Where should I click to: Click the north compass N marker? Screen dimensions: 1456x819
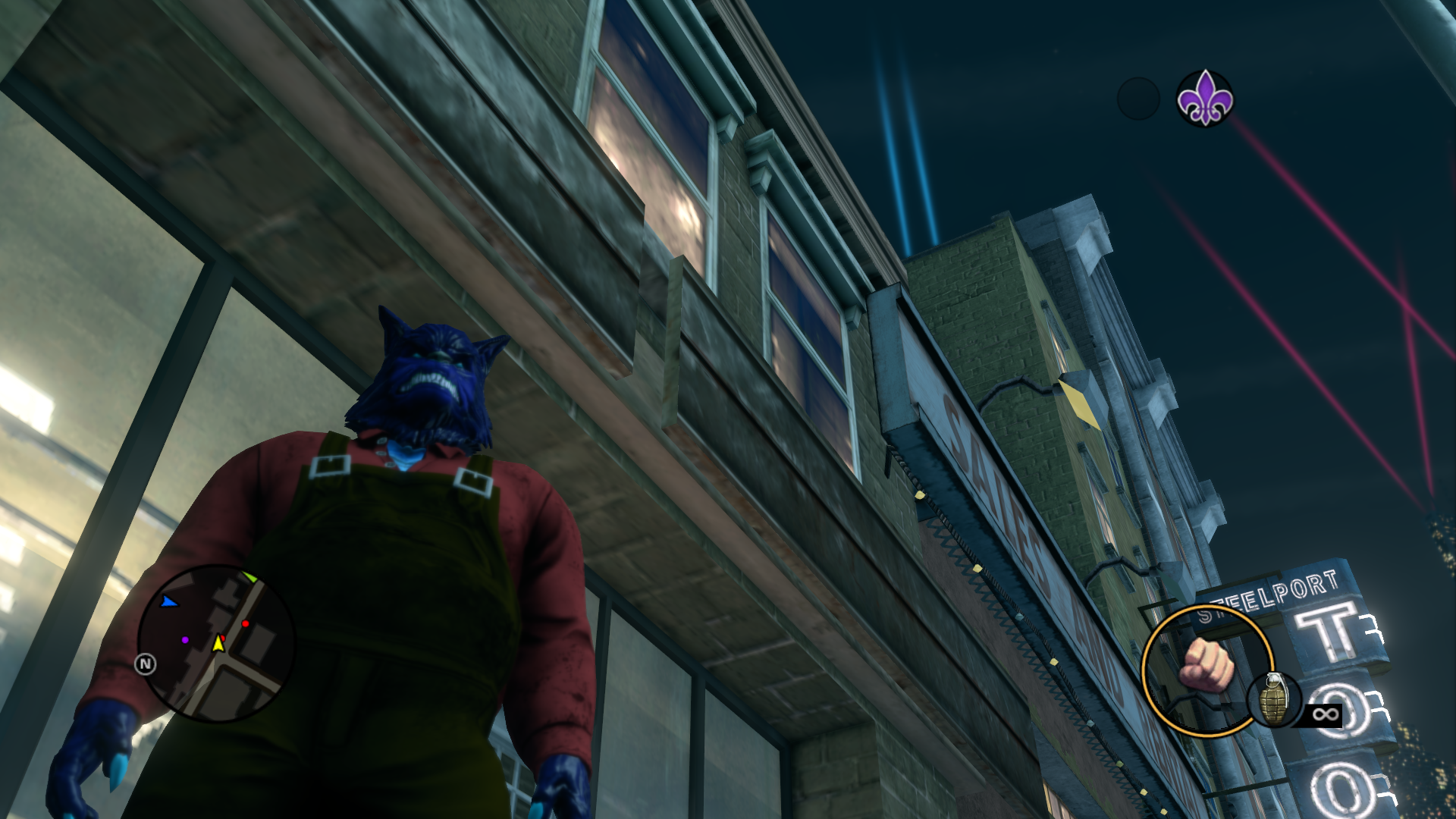pyautogui.click(x=145, y=664)
